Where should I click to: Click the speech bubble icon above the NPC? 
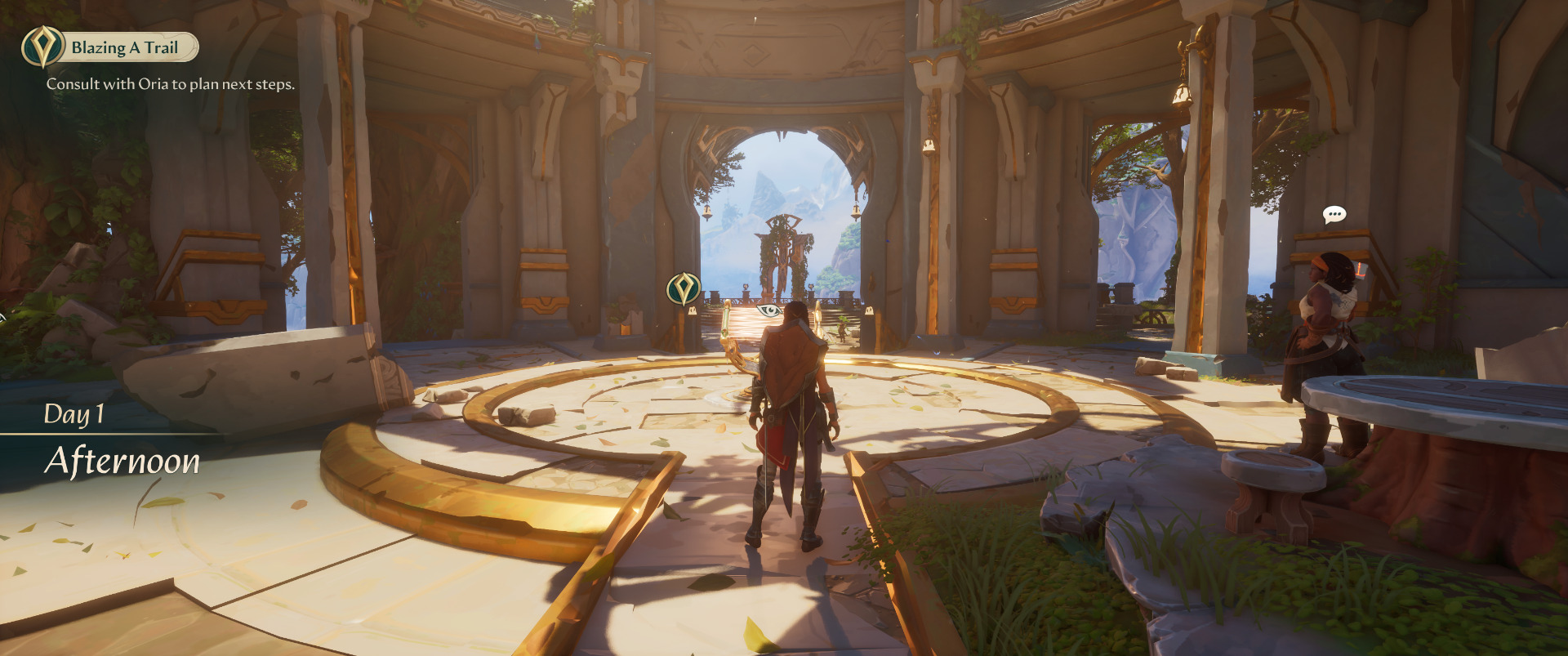click(x=1334, y=215)
